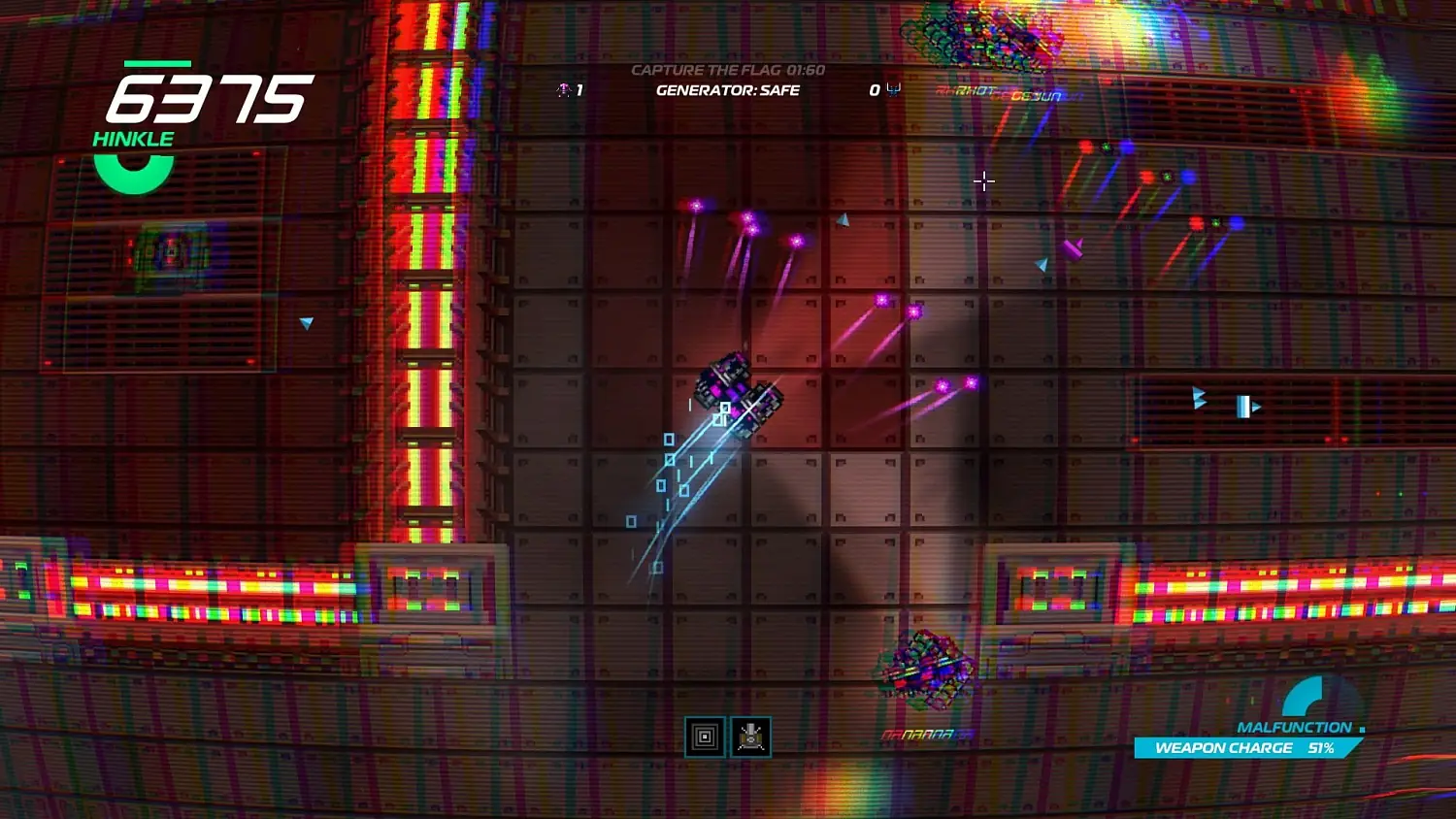Click the targeting crosshair reticle
1456x819 pixels.
point(984,181)
